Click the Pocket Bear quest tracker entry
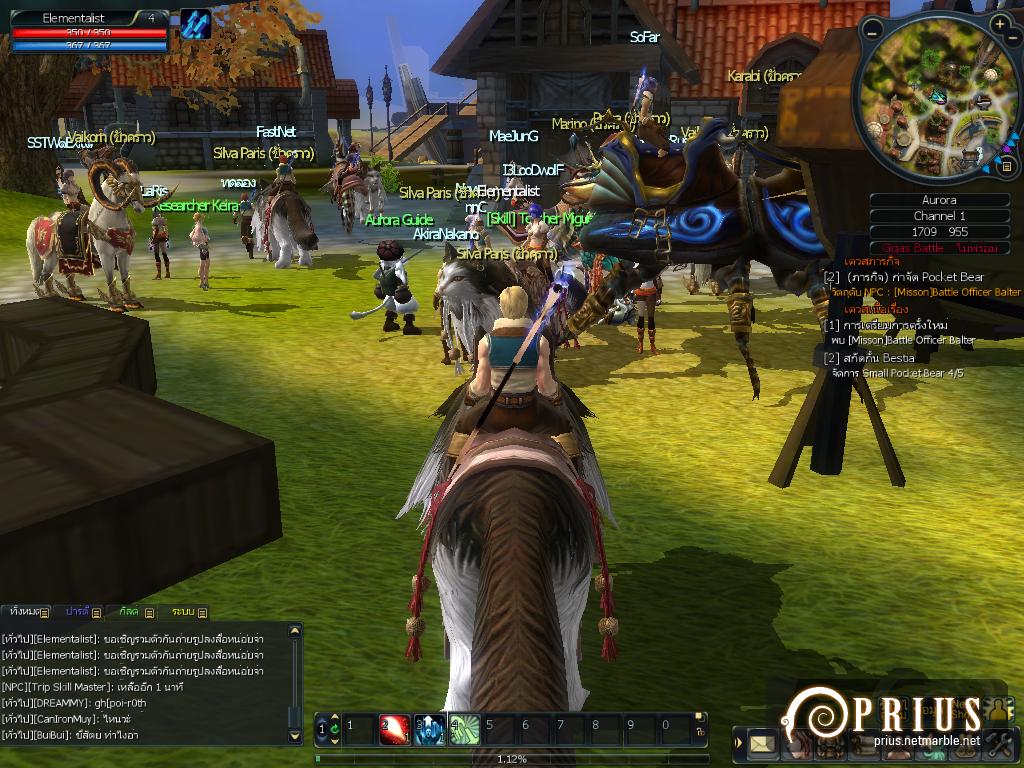This screenshot has width=1024, height=768. (915, 277)
